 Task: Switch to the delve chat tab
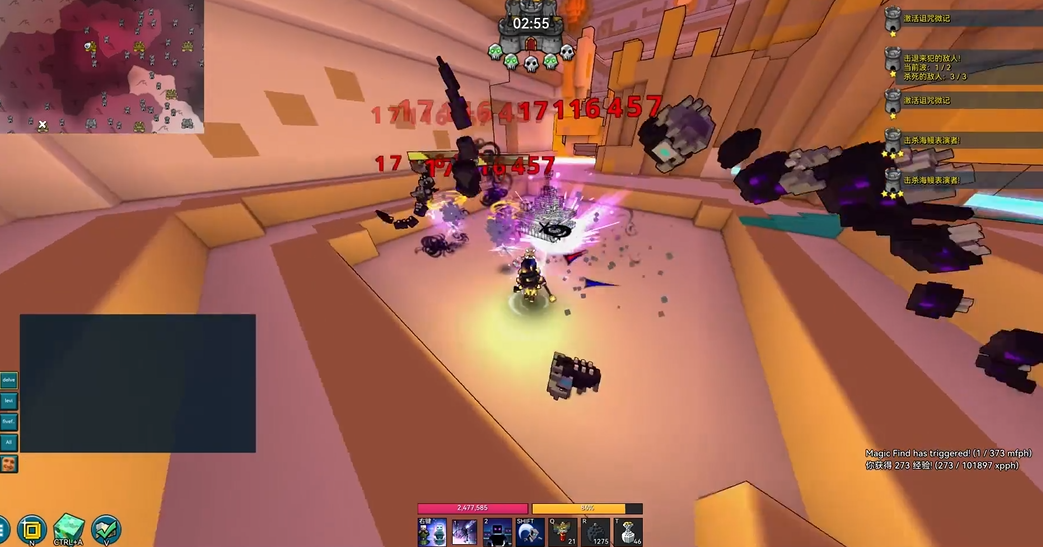(x=9, y=381)
